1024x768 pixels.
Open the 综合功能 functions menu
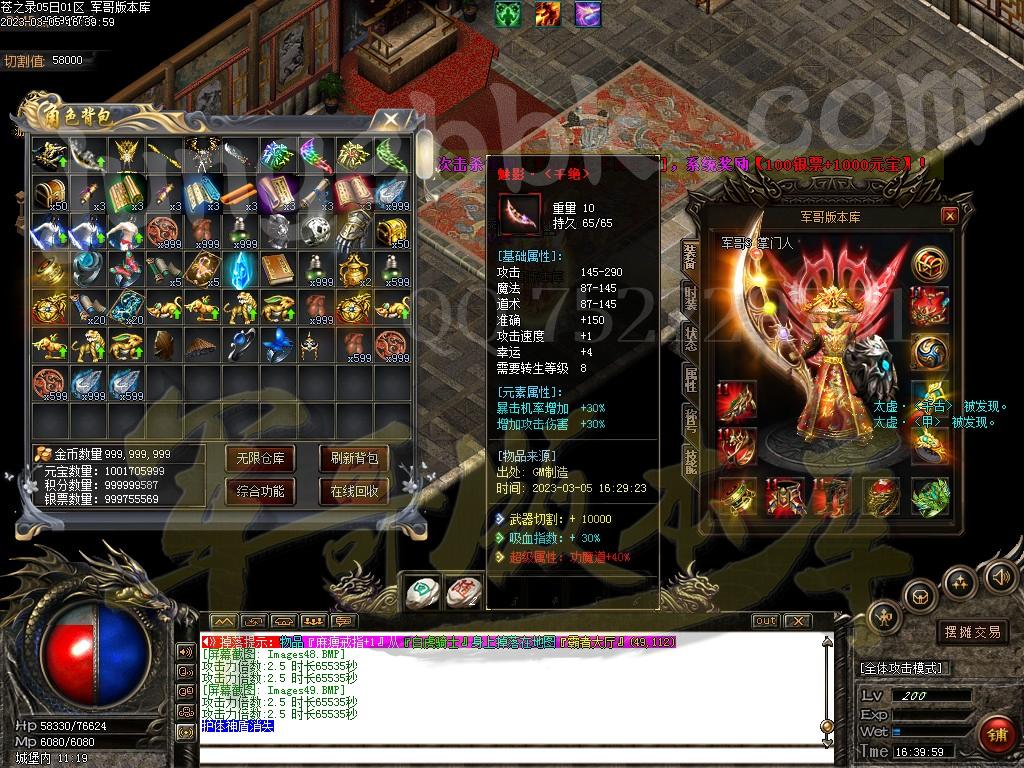point(260,491)
